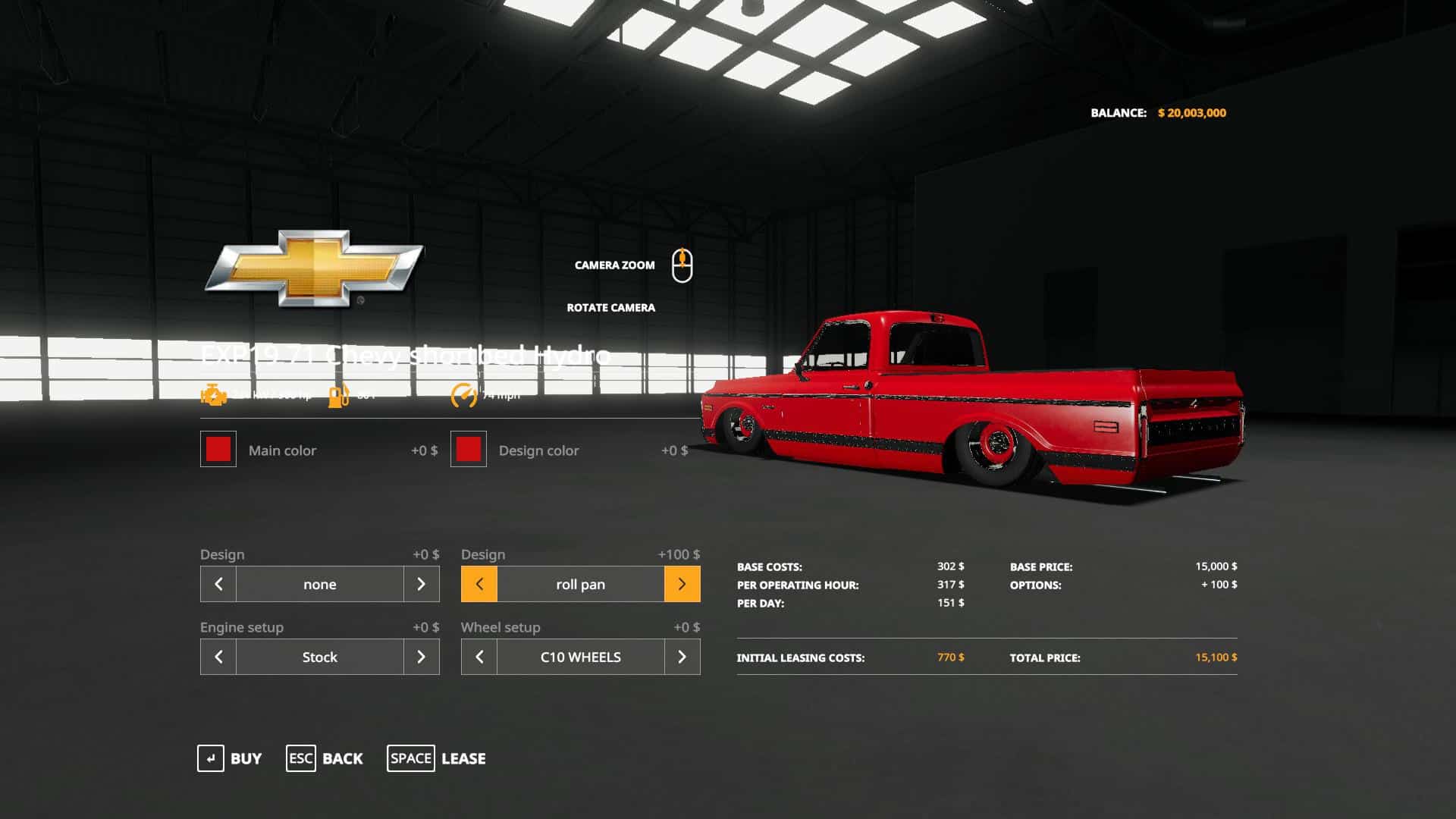Go back from the shop configuration
The width and height of the screenshot is (1456, 819).
pyautogui.click(x=325, y=758)
